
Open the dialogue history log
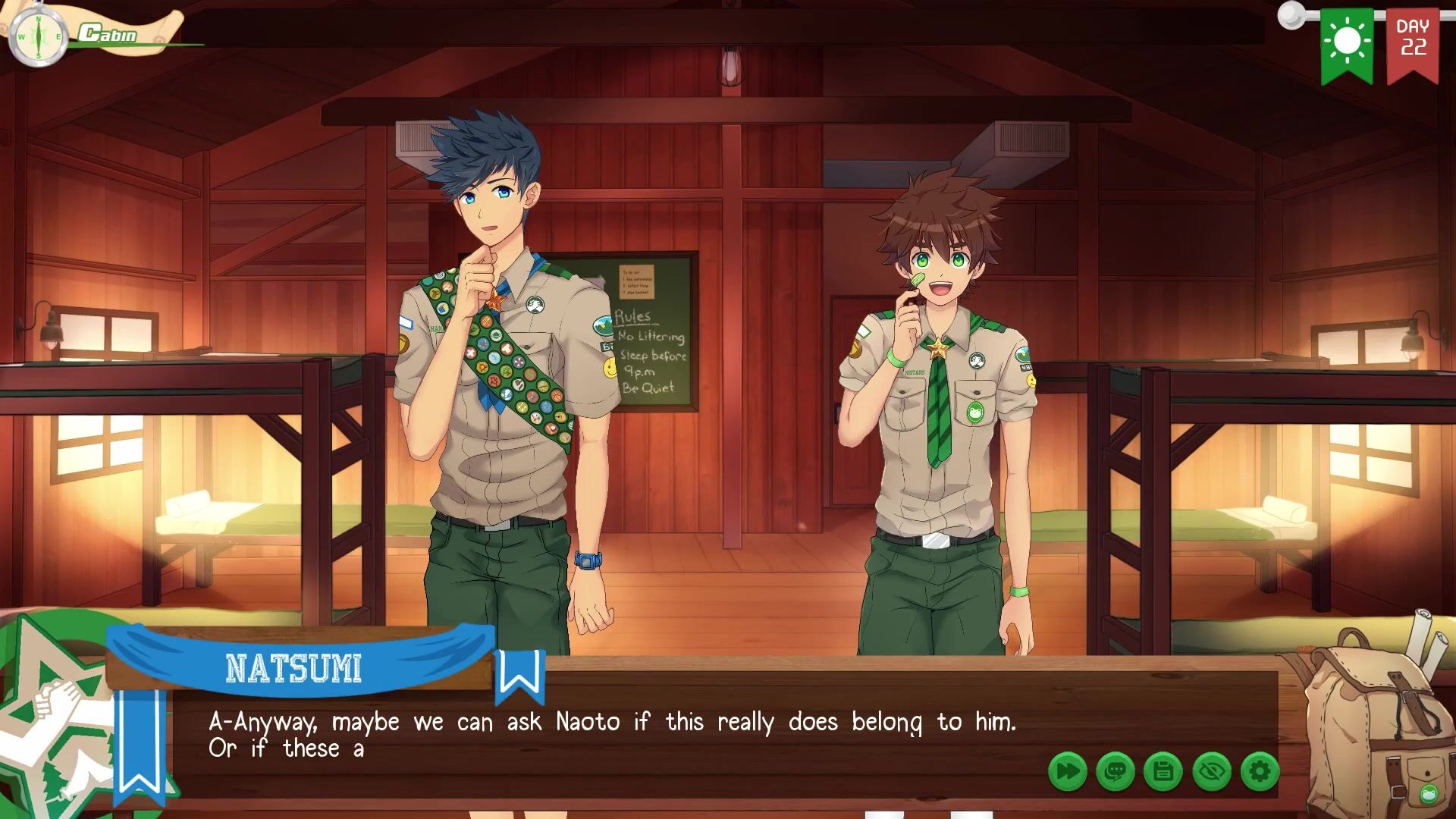(x=1116, y=772)
